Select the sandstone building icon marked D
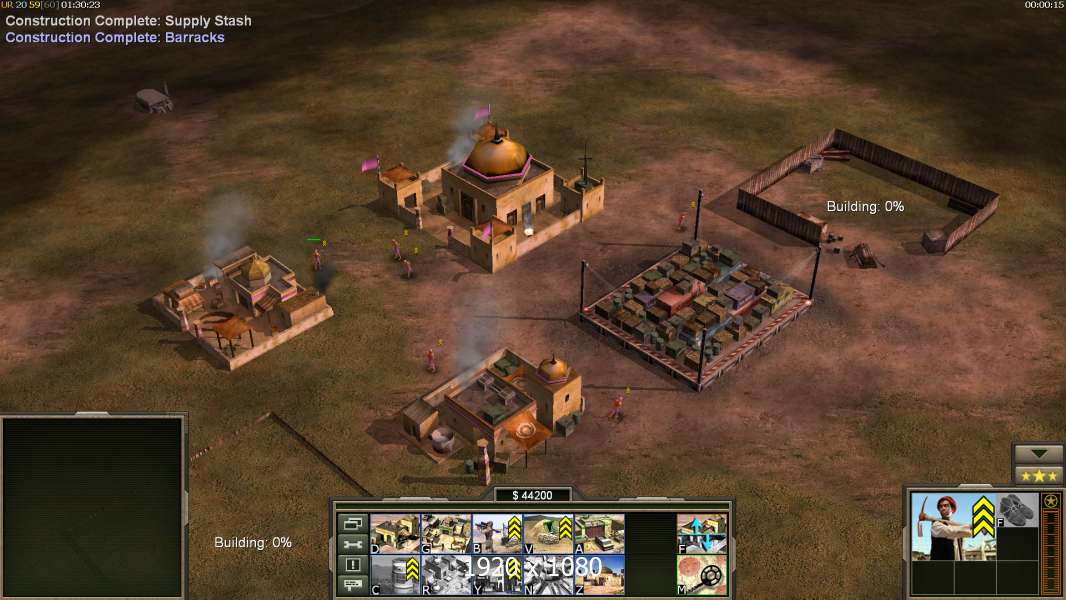The width and height of the screenshot is (1066, 600). click(395, 533)
